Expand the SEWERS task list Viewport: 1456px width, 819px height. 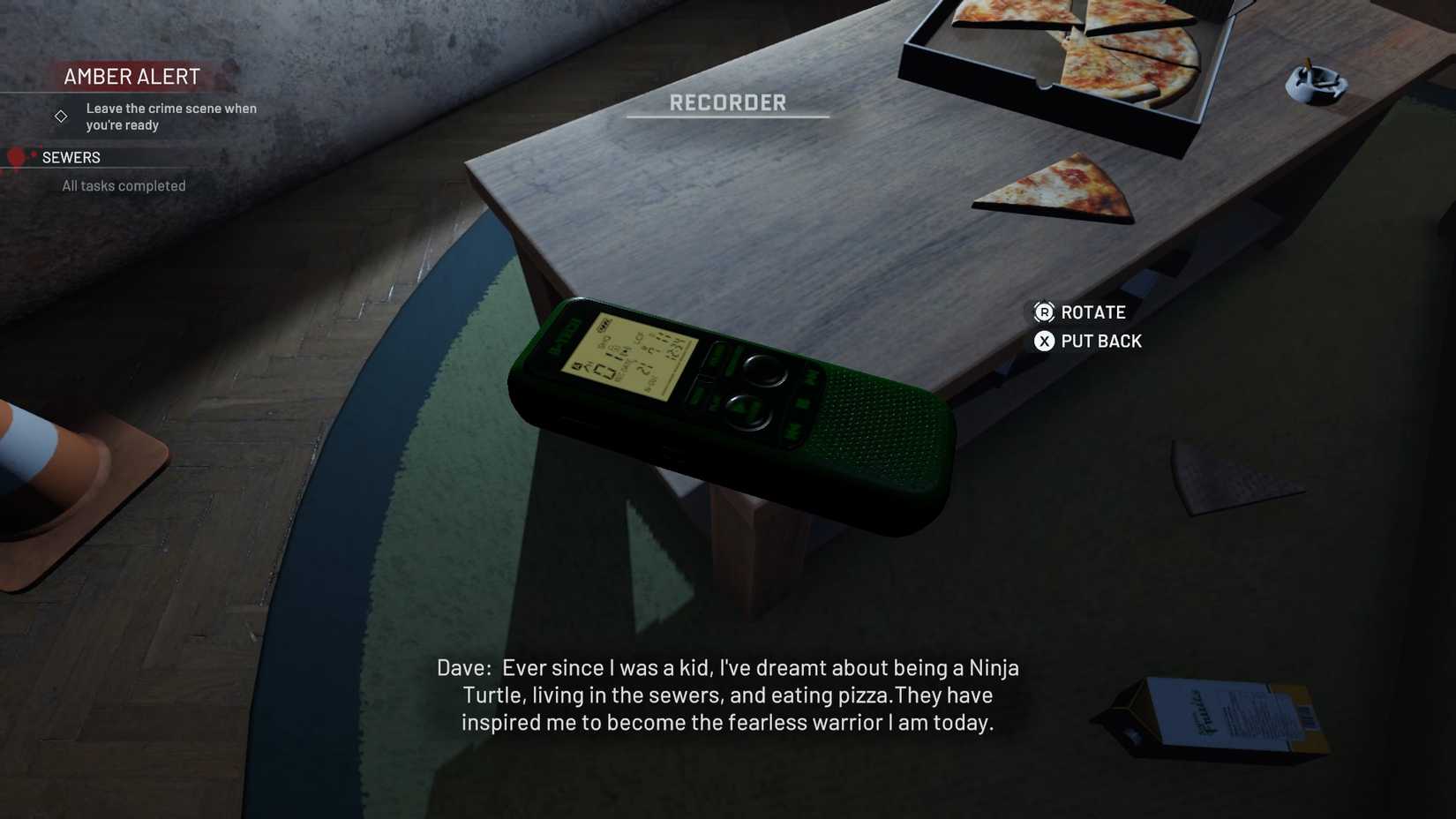(x=71, y=157)
